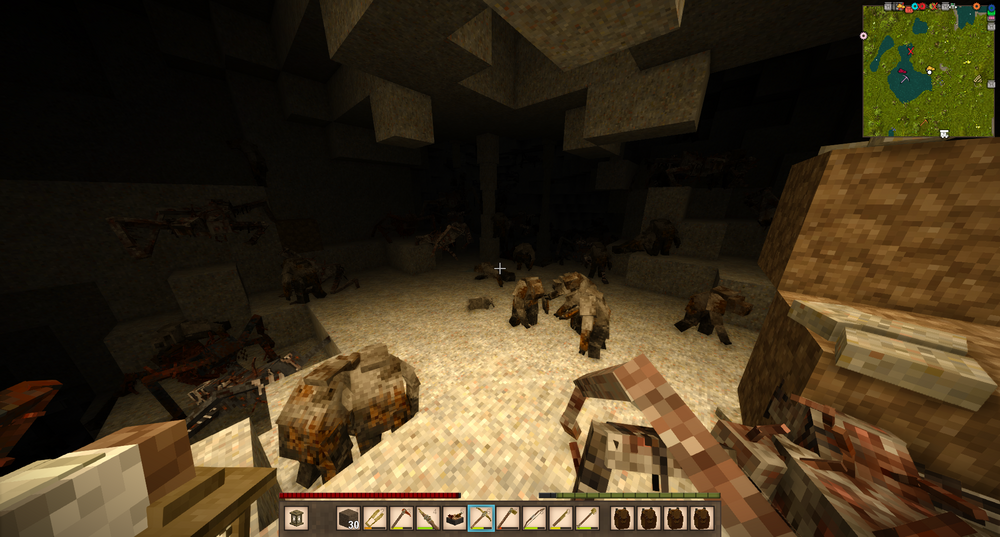The height and width of the screenshot is (537, 1000).
Task: Select the highlighted pickaxe hotbar slot
Action: (x=481, y=518)
